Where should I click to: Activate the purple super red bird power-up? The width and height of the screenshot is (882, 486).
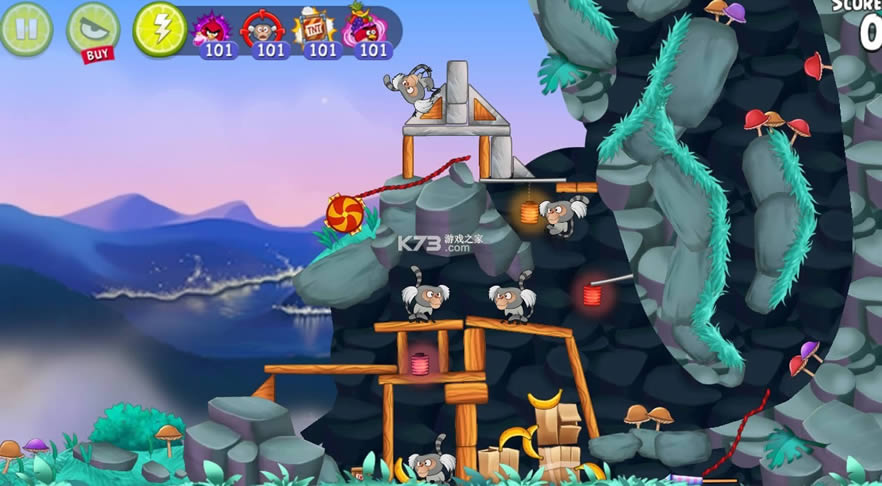(213, 31)
